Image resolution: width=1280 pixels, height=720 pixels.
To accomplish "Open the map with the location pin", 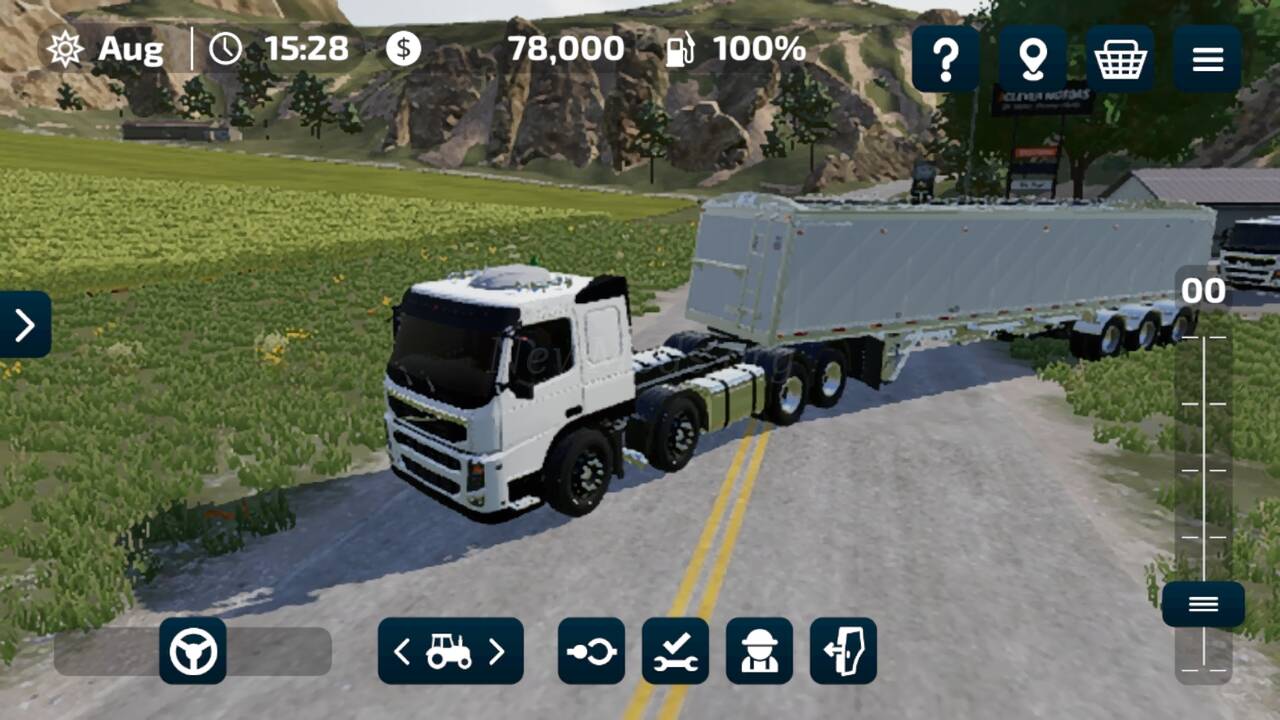I will click(x=1032, y=60).
